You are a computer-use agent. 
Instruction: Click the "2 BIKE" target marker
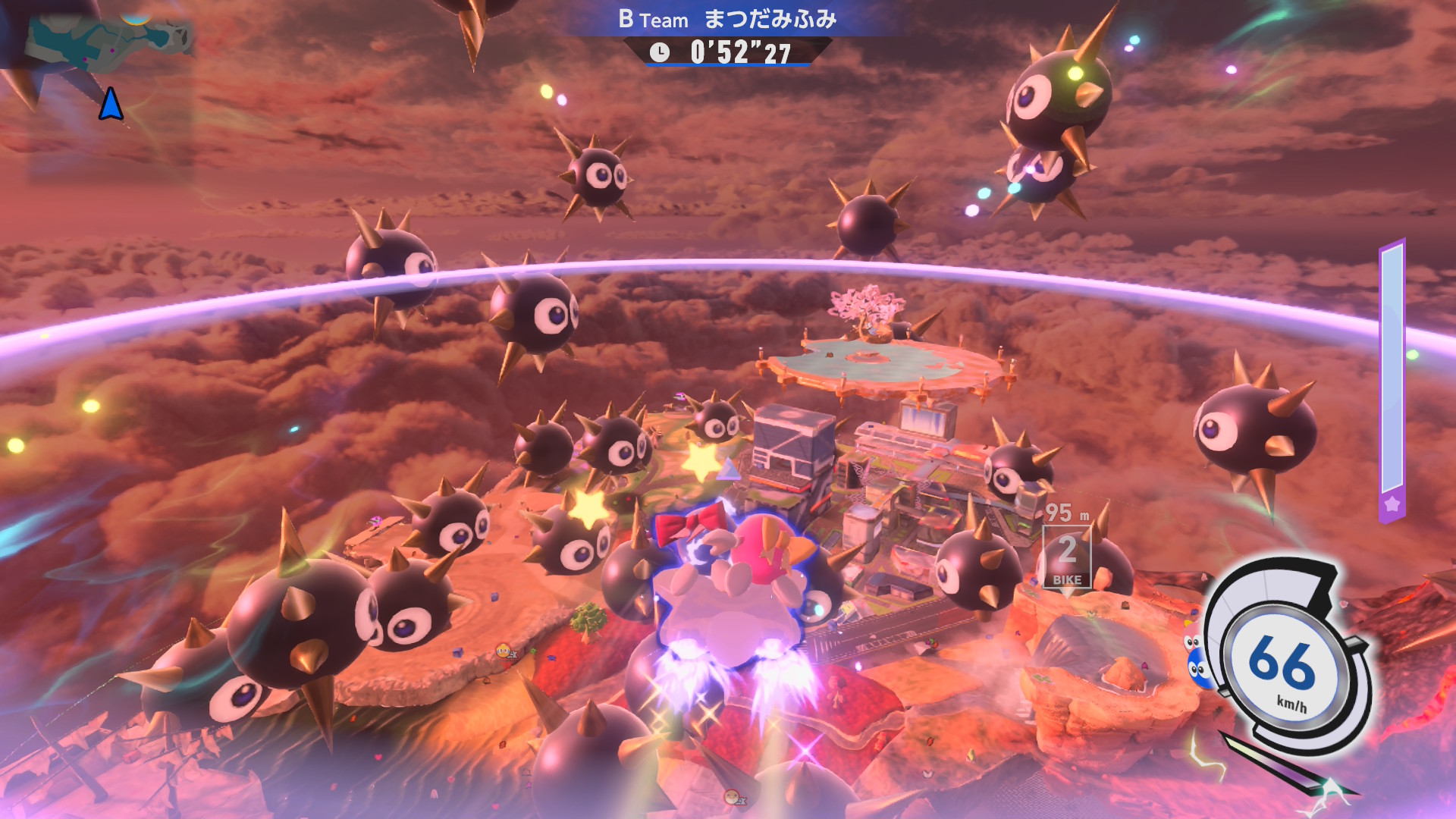[x=1067, y=557]
